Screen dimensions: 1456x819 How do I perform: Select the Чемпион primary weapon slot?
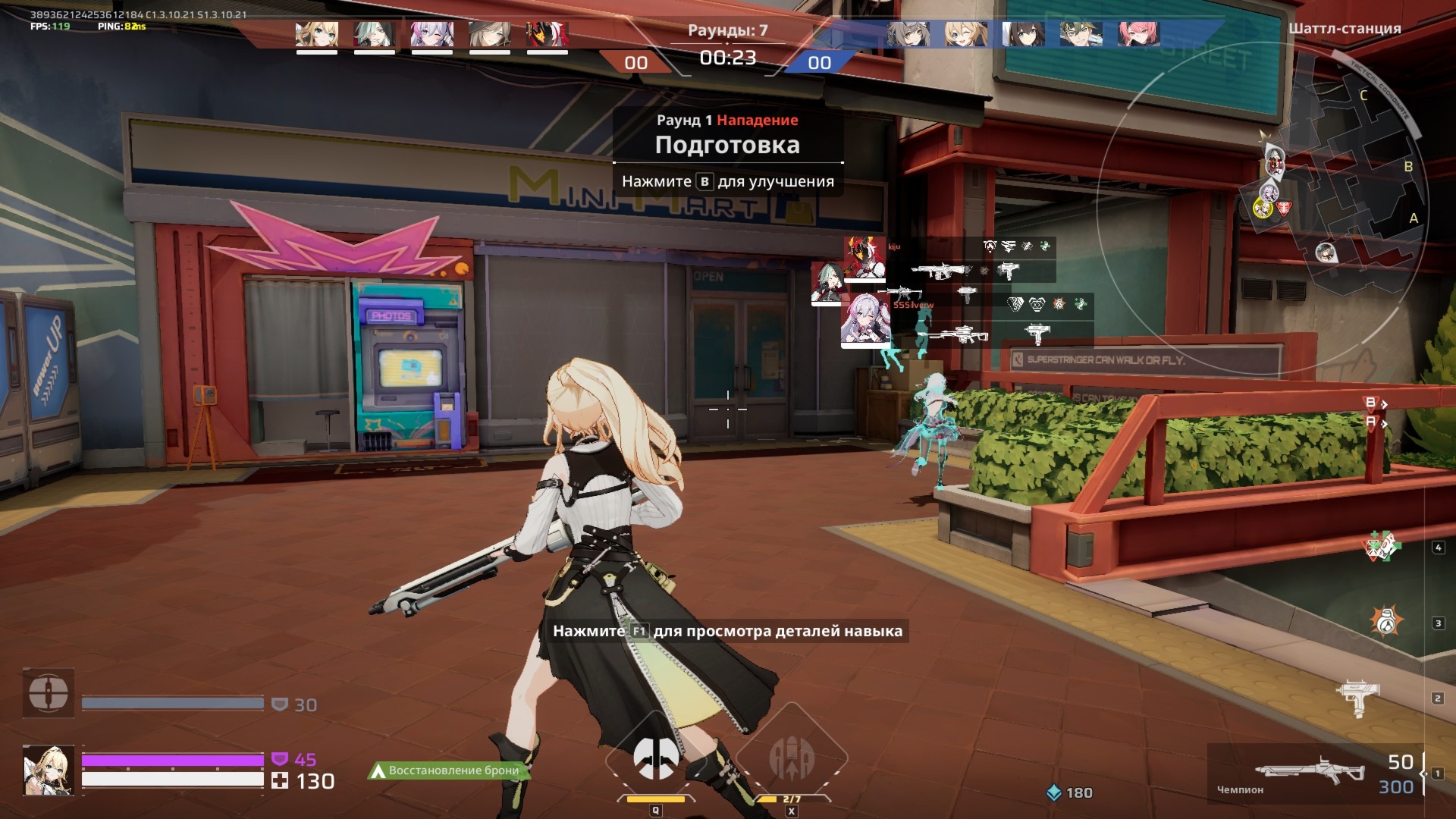[x=1310, y=773]
